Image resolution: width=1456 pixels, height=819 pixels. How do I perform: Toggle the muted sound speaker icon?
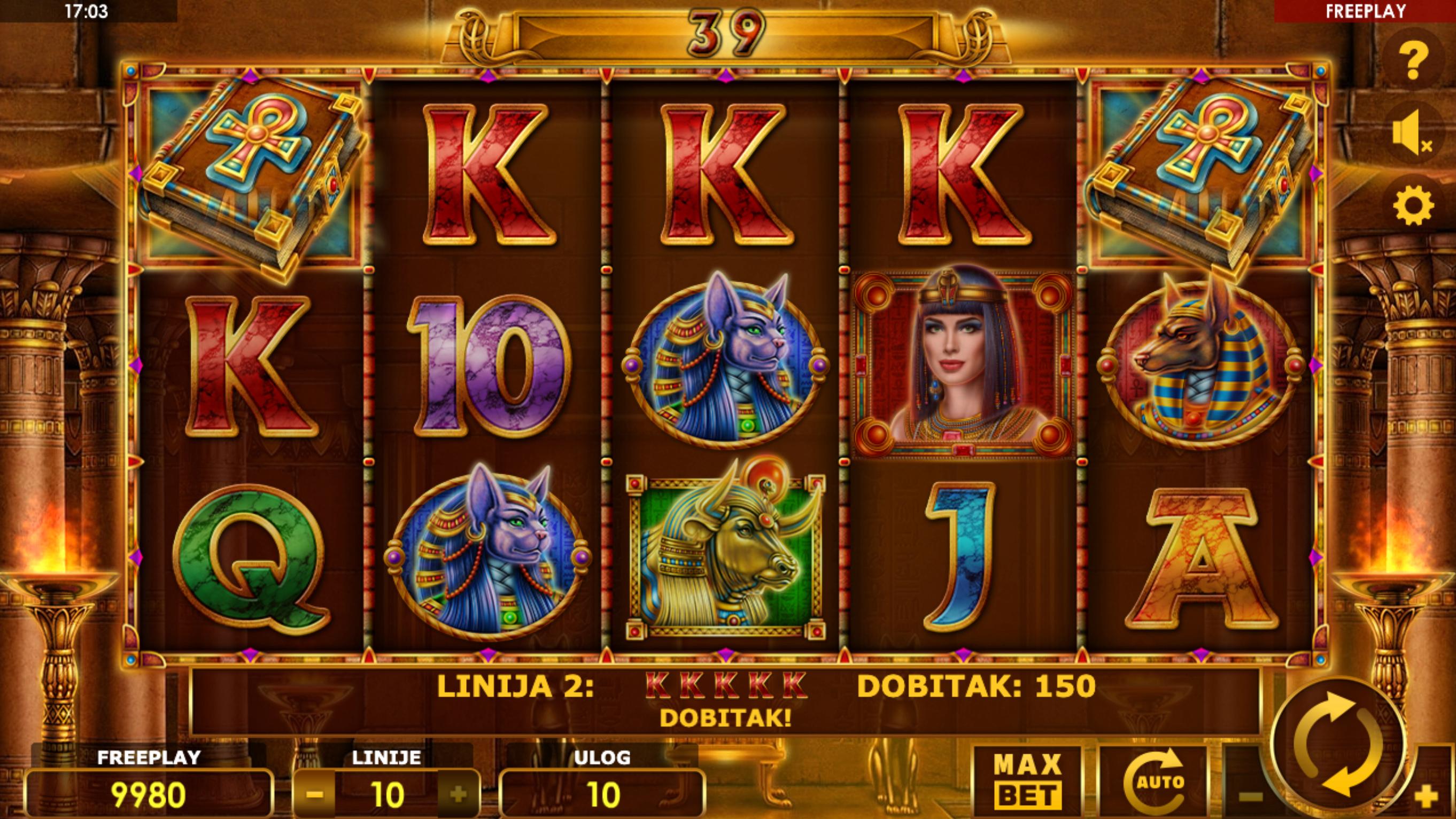1412,134
